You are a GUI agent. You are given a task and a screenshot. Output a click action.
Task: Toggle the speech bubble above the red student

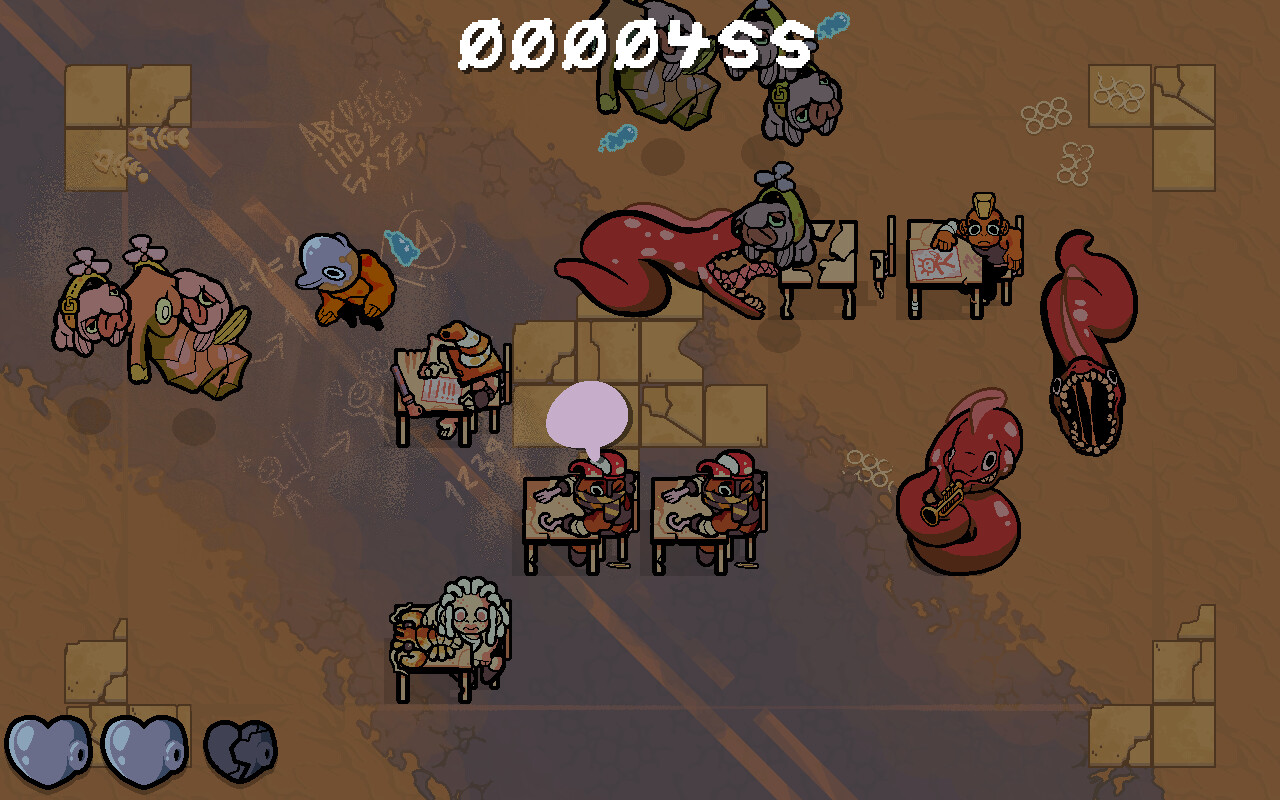(x=589, y=415)
